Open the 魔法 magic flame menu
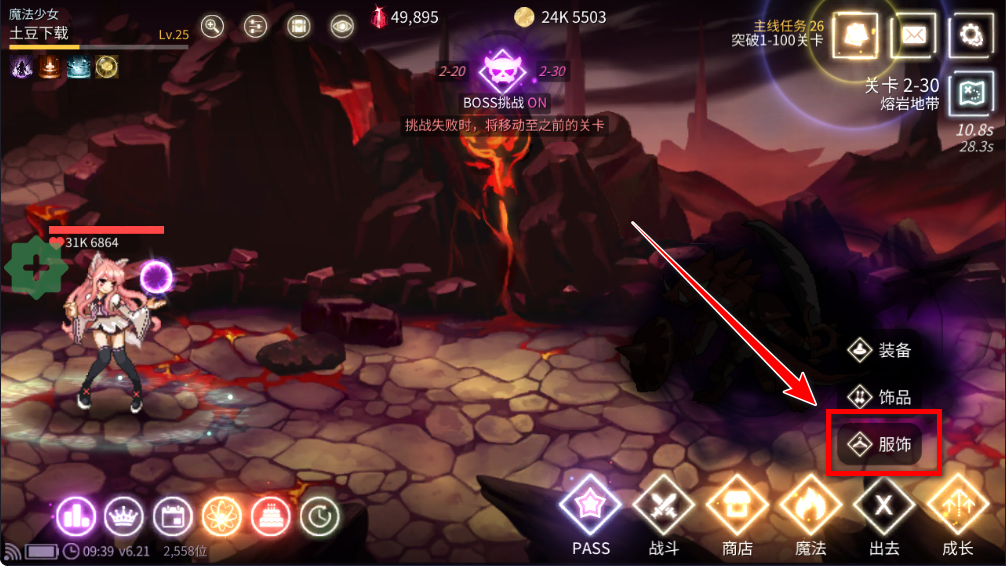 pyautogui.click(x=811, y=508)
